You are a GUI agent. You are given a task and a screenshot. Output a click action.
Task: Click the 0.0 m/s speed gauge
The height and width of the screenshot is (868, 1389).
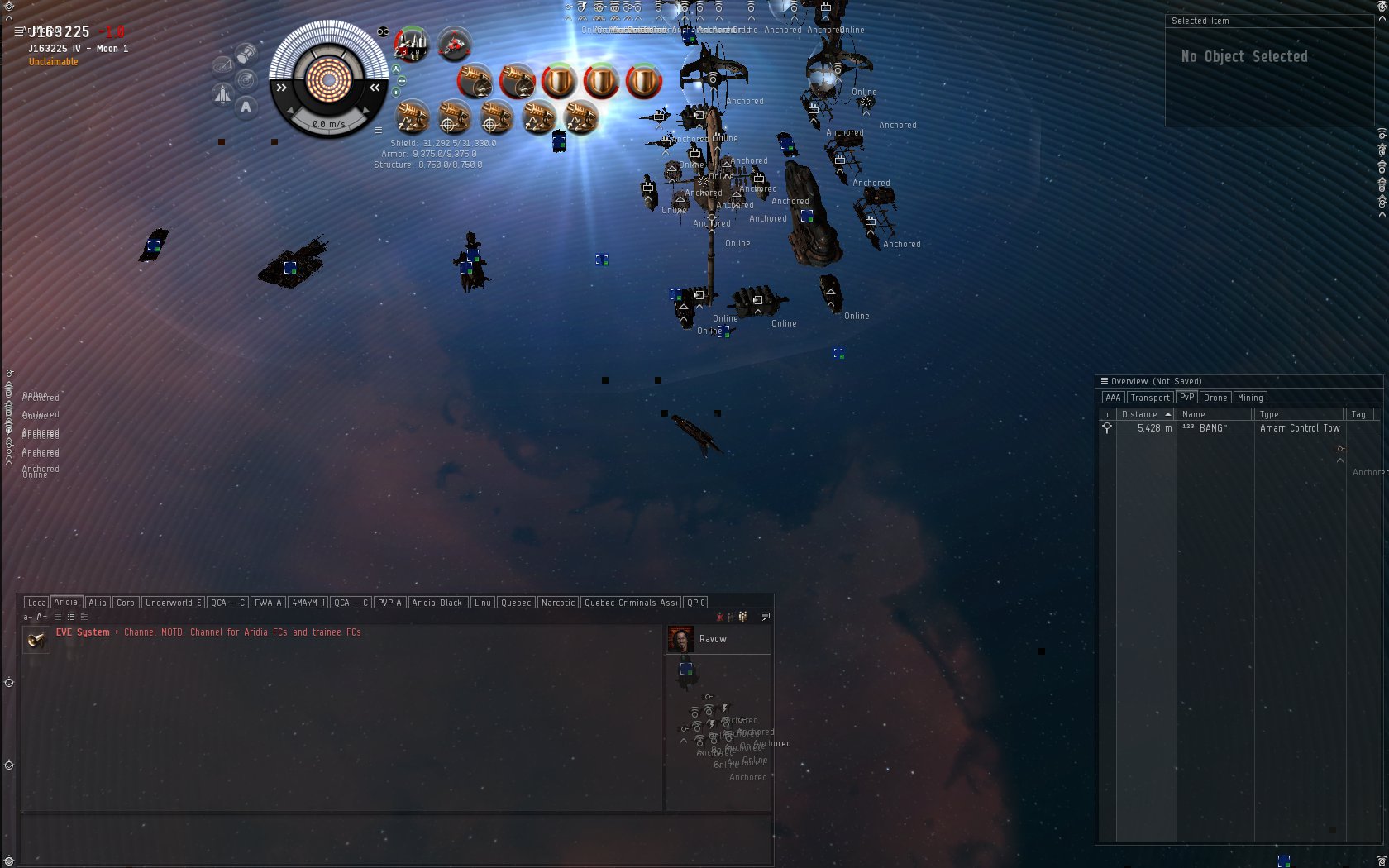(x=328, y=124)
